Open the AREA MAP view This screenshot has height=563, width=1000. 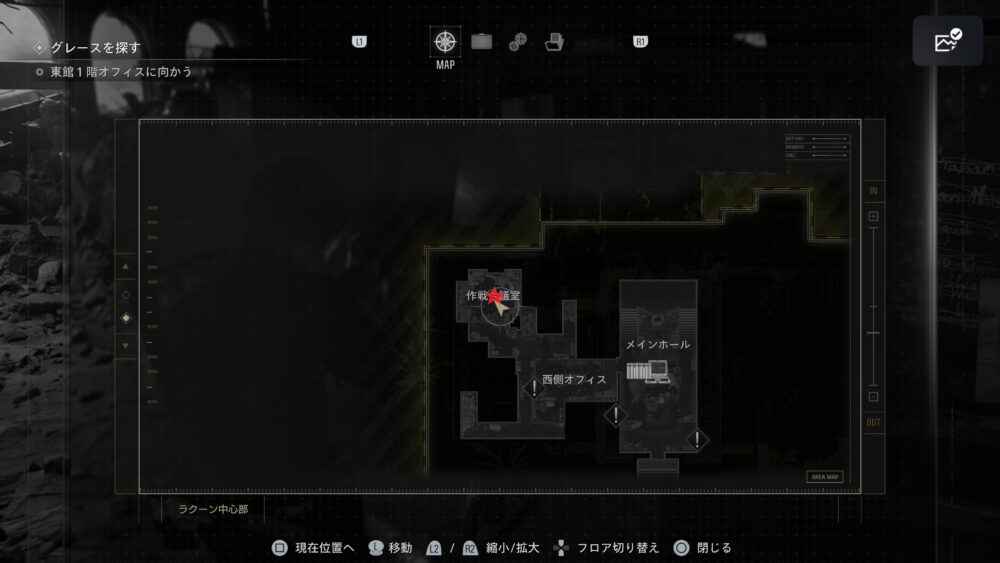825,477
